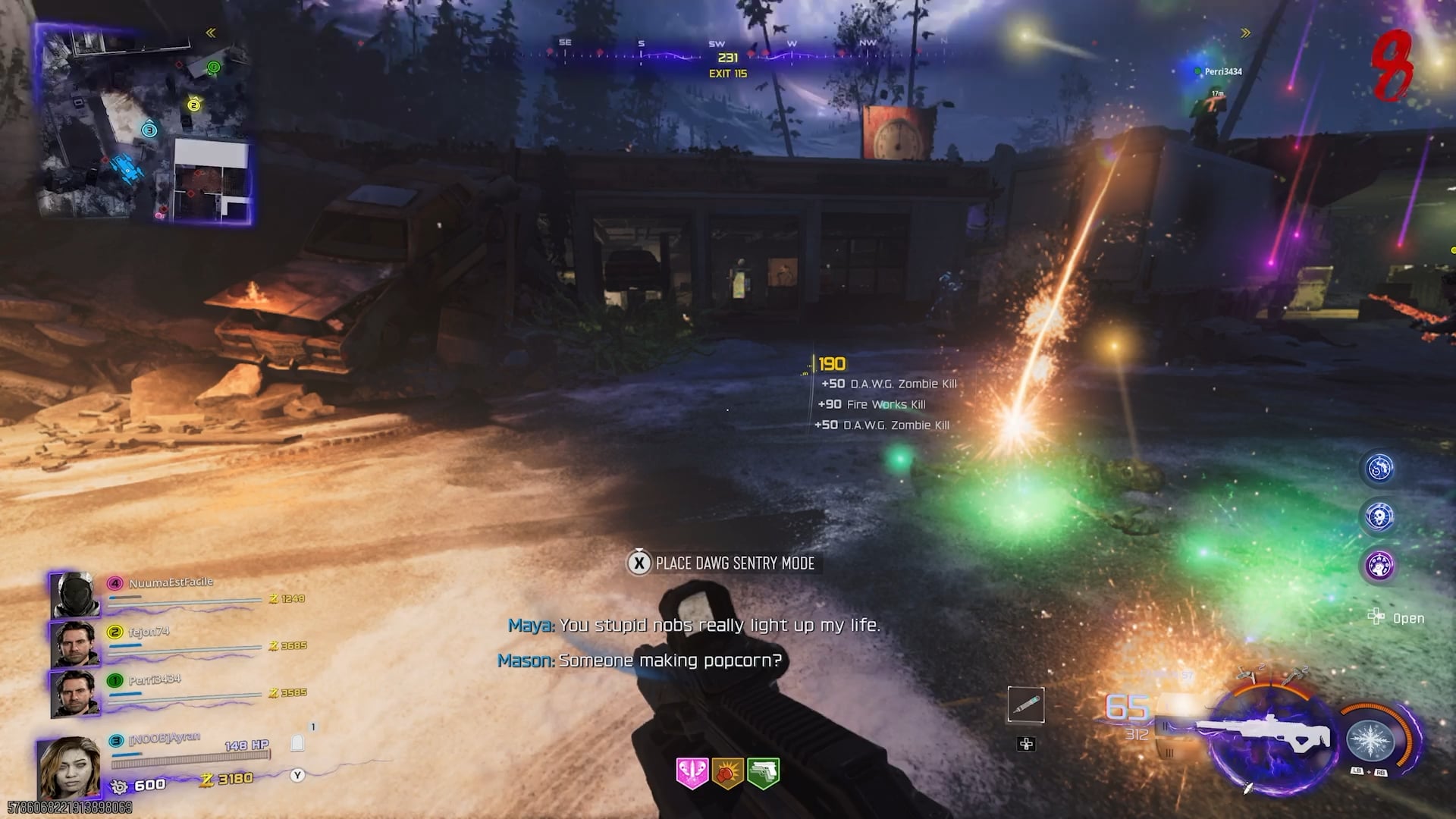Open the minimap
1456x819 pixels.
point(144,125)
